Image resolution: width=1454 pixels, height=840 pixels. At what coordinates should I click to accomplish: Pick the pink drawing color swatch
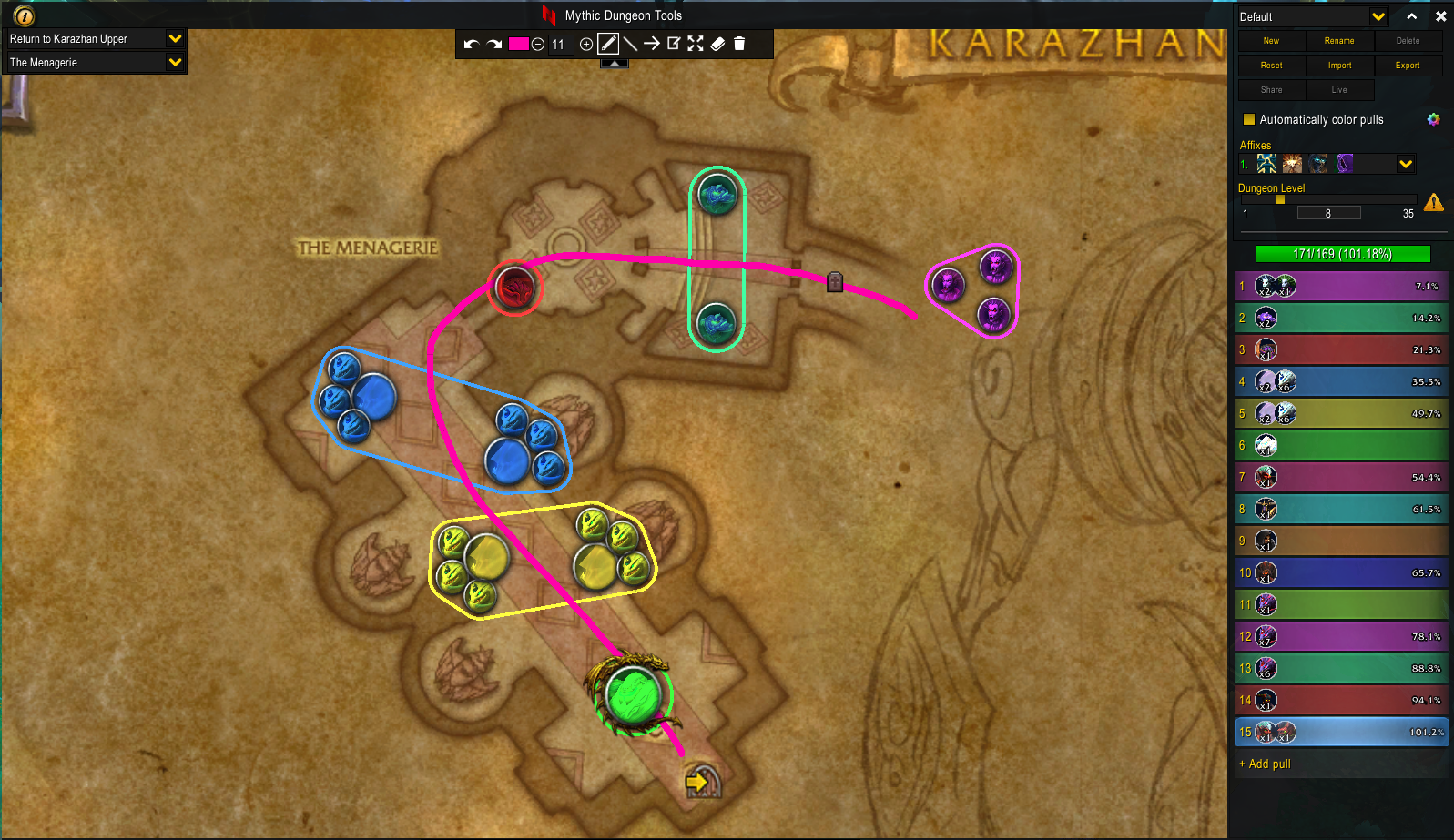[518, 44]
